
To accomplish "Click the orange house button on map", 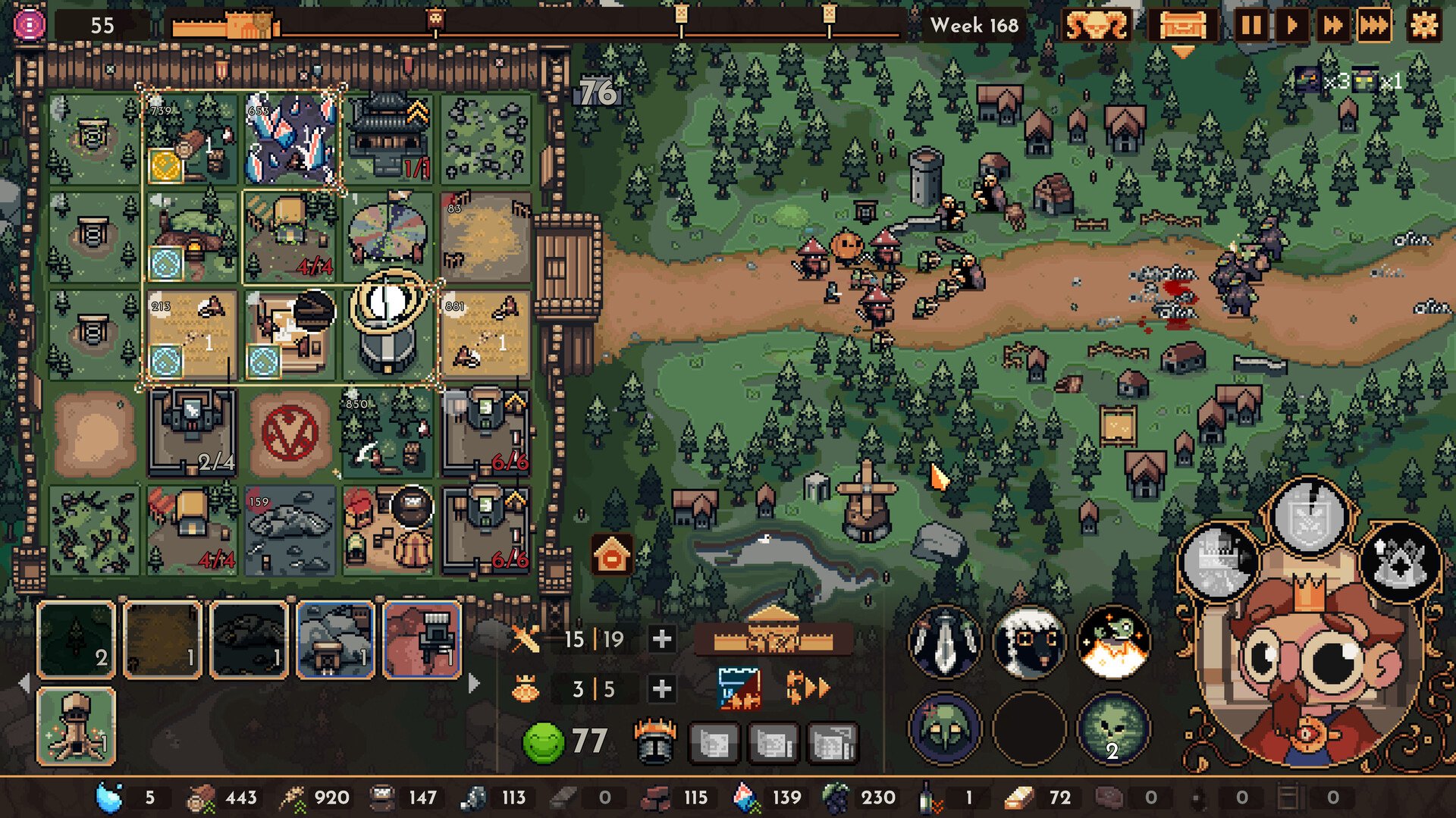I will click(613, 555).
